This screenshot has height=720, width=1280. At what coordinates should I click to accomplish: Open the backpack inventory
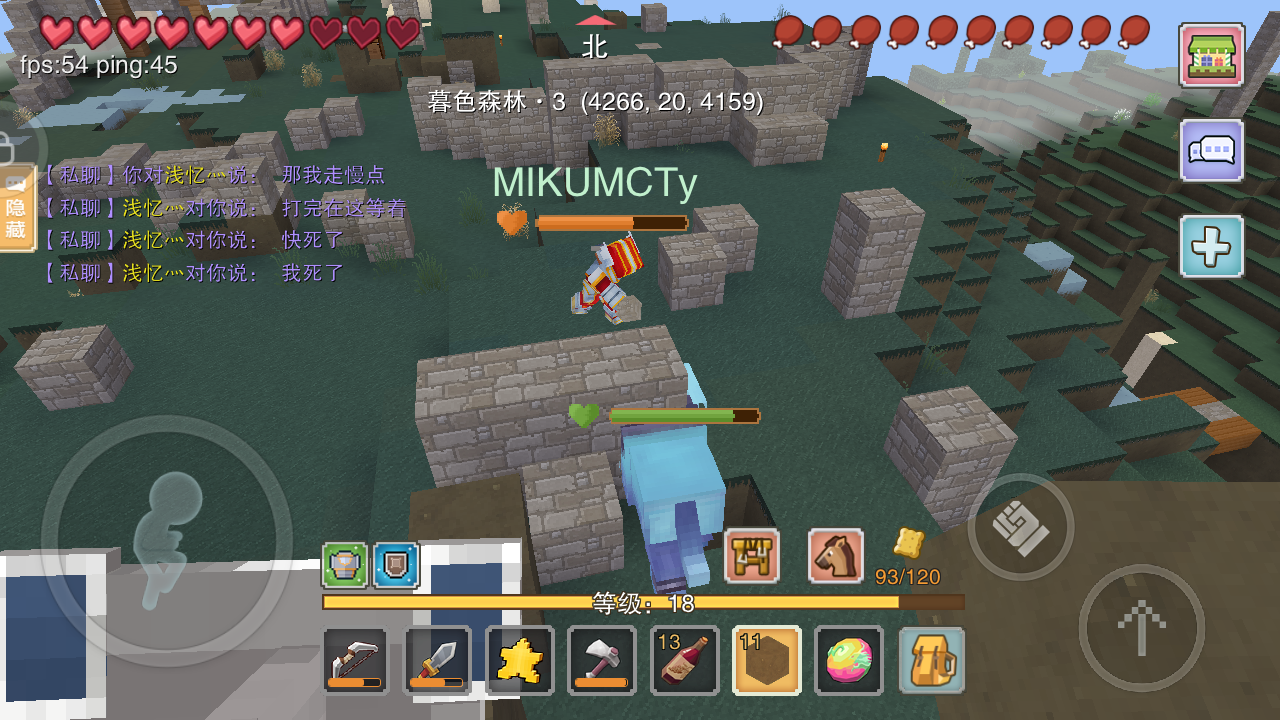coord(931,660)
